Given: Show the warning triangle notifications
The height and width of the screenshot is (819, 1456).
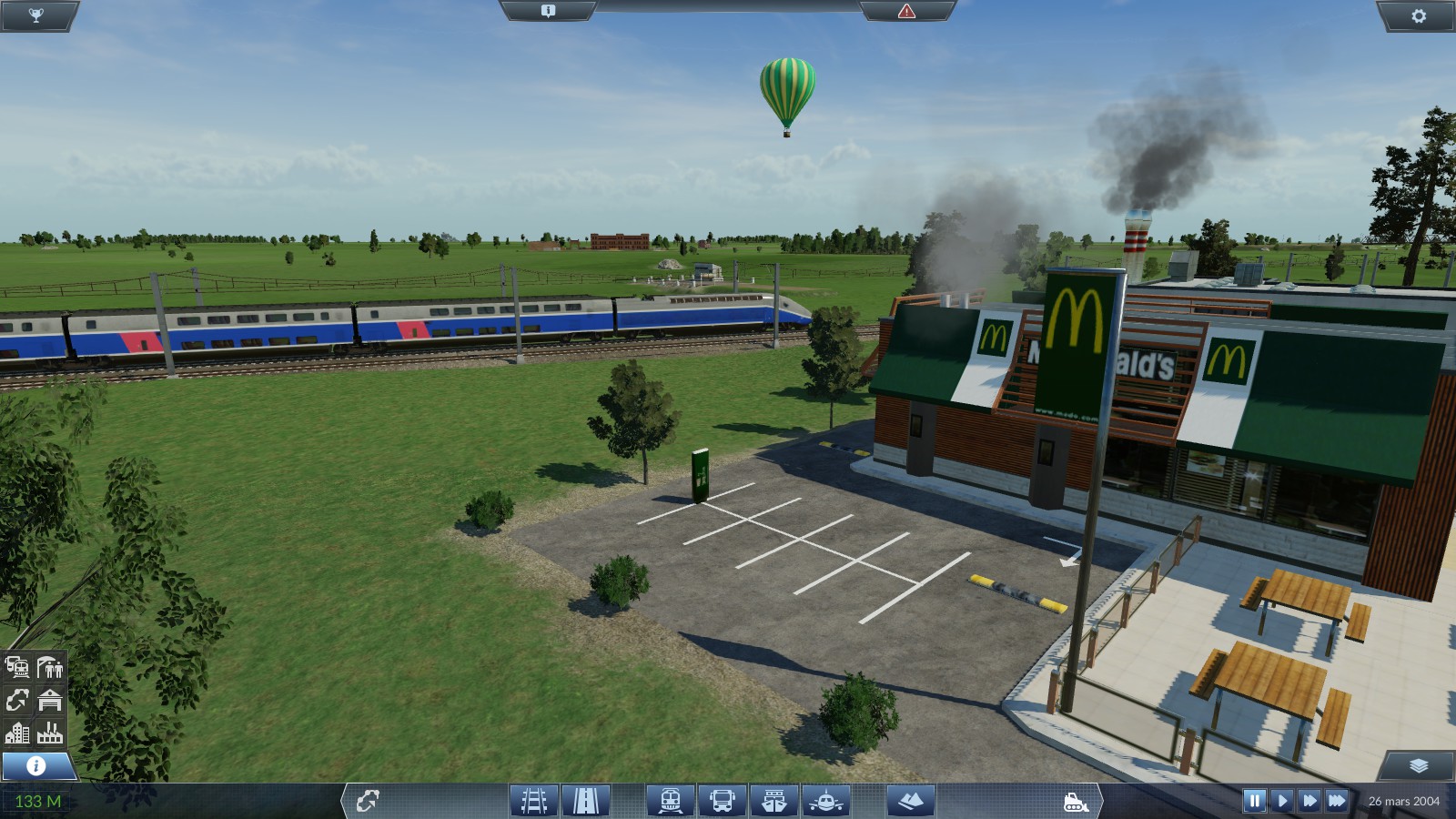Looking at the screenshot, I should pos(906,11).
